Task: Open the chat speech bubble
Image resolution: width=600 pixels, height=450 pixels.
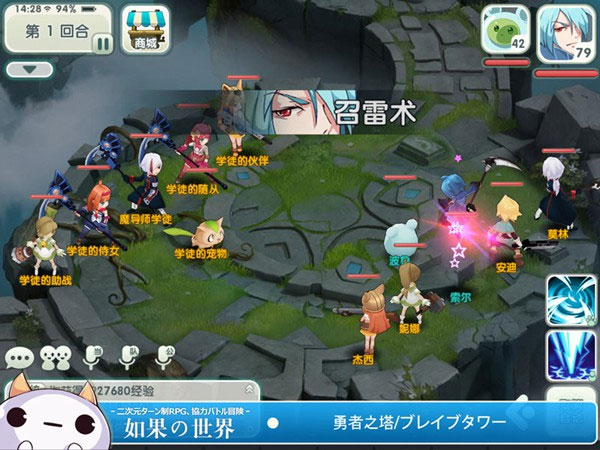Action: [20, 357]
